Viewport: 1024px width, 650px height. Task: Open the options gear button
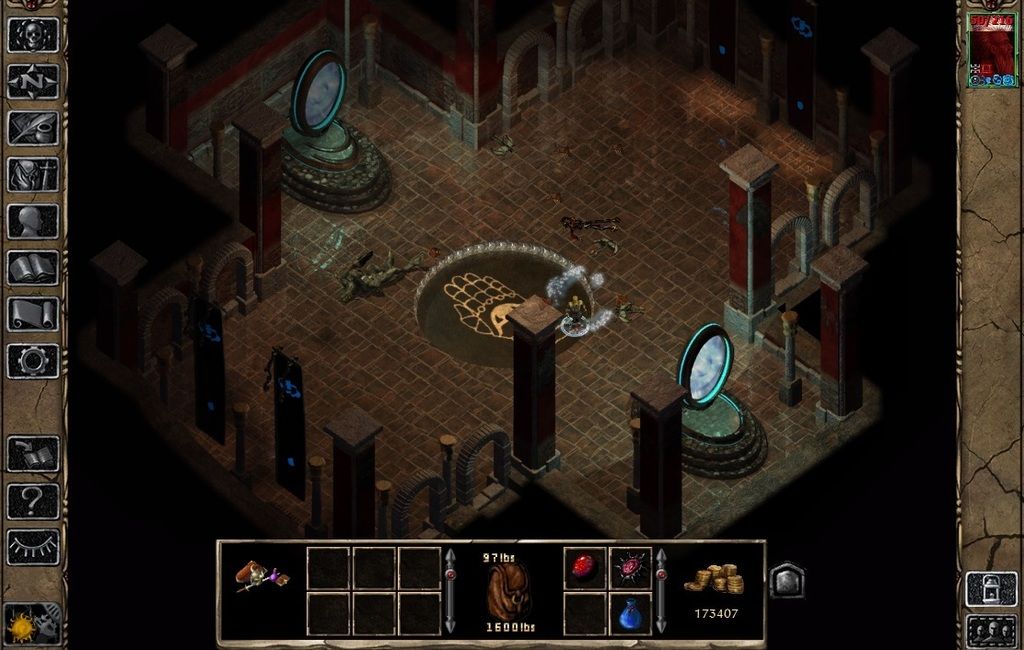click(33, 360)
